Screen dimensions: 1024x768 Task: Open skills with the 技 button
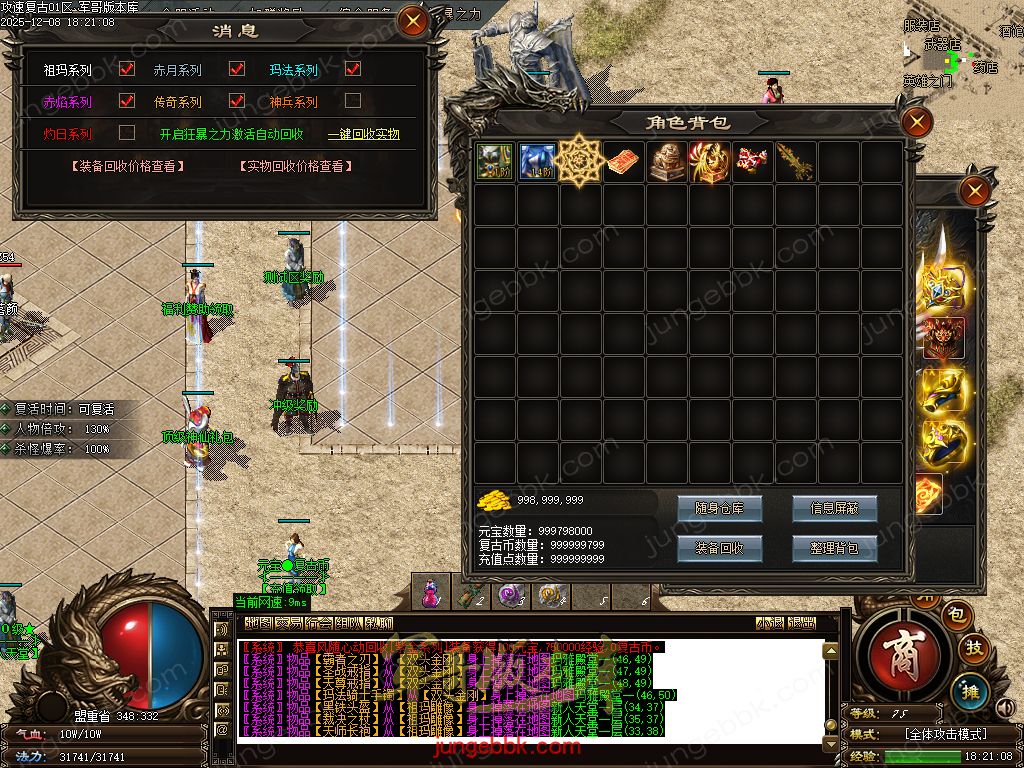coord(974,650)
